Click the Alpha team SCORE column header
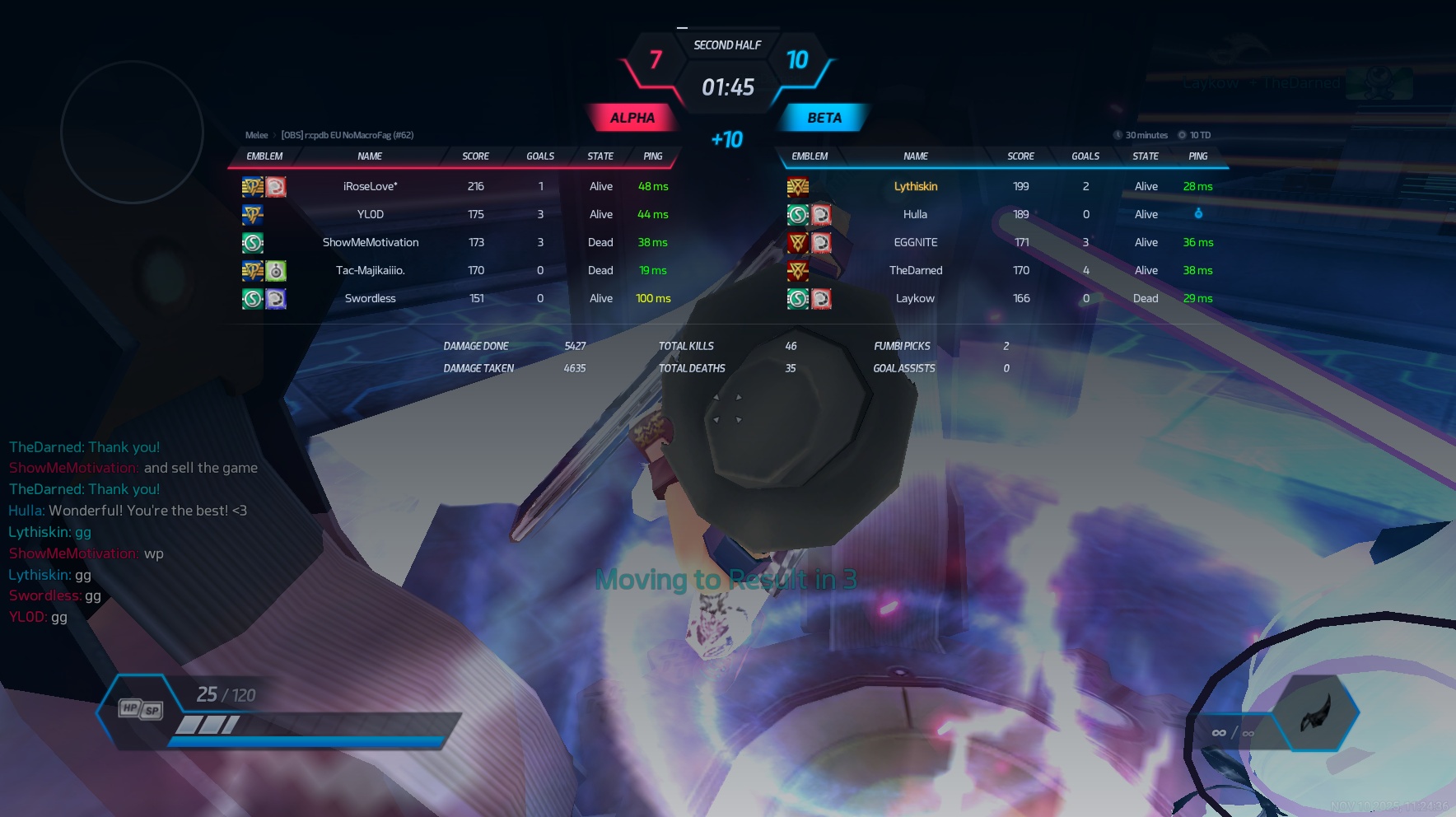The width and height of the screenshot is (1456, 817). click(x=475, y=156)
